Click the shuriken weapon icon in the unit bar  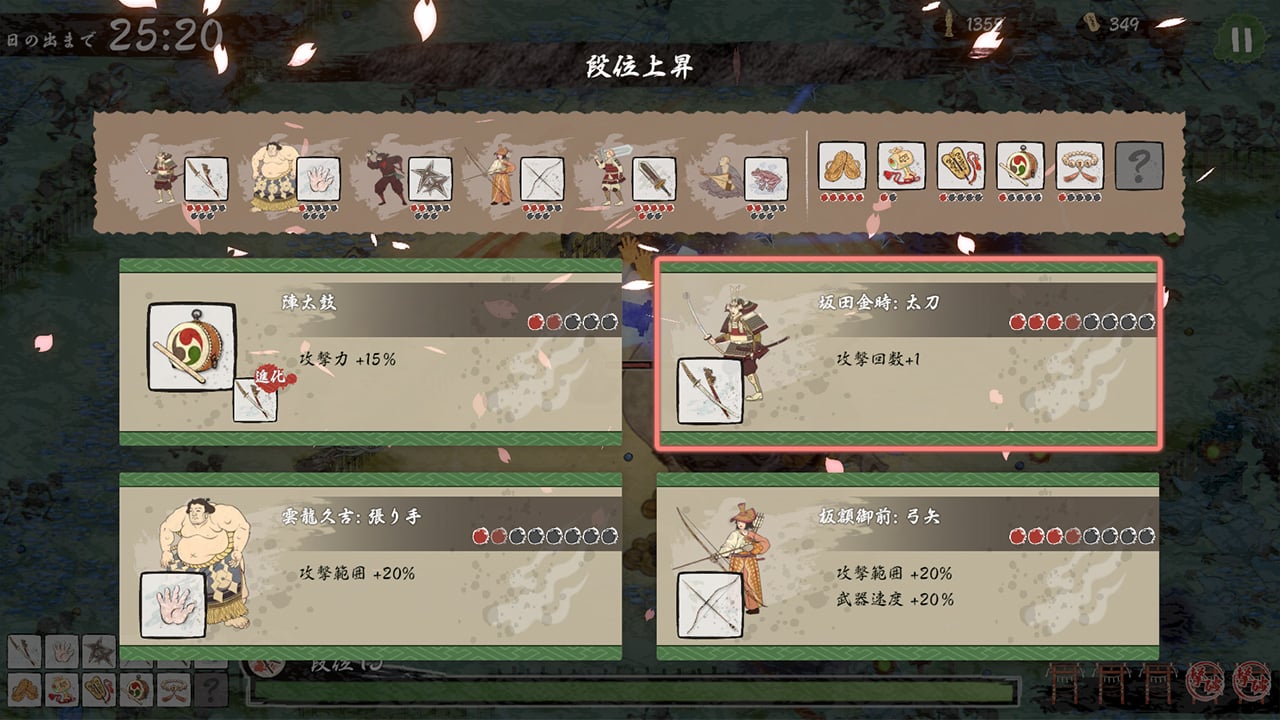click(x=428, y=175)
